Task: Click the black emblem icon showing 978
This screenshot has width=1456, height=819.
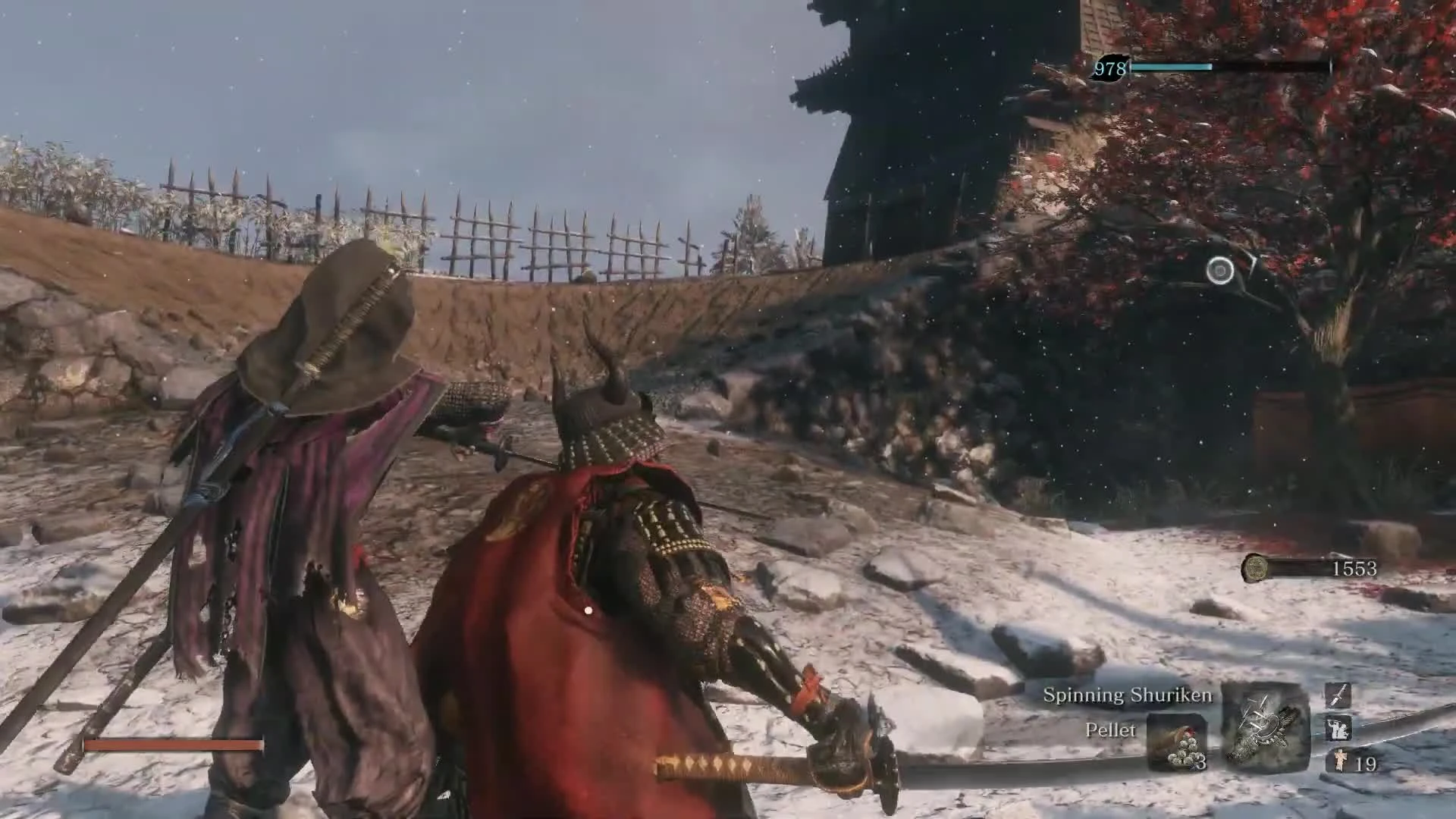Action: click(1109, 67)
